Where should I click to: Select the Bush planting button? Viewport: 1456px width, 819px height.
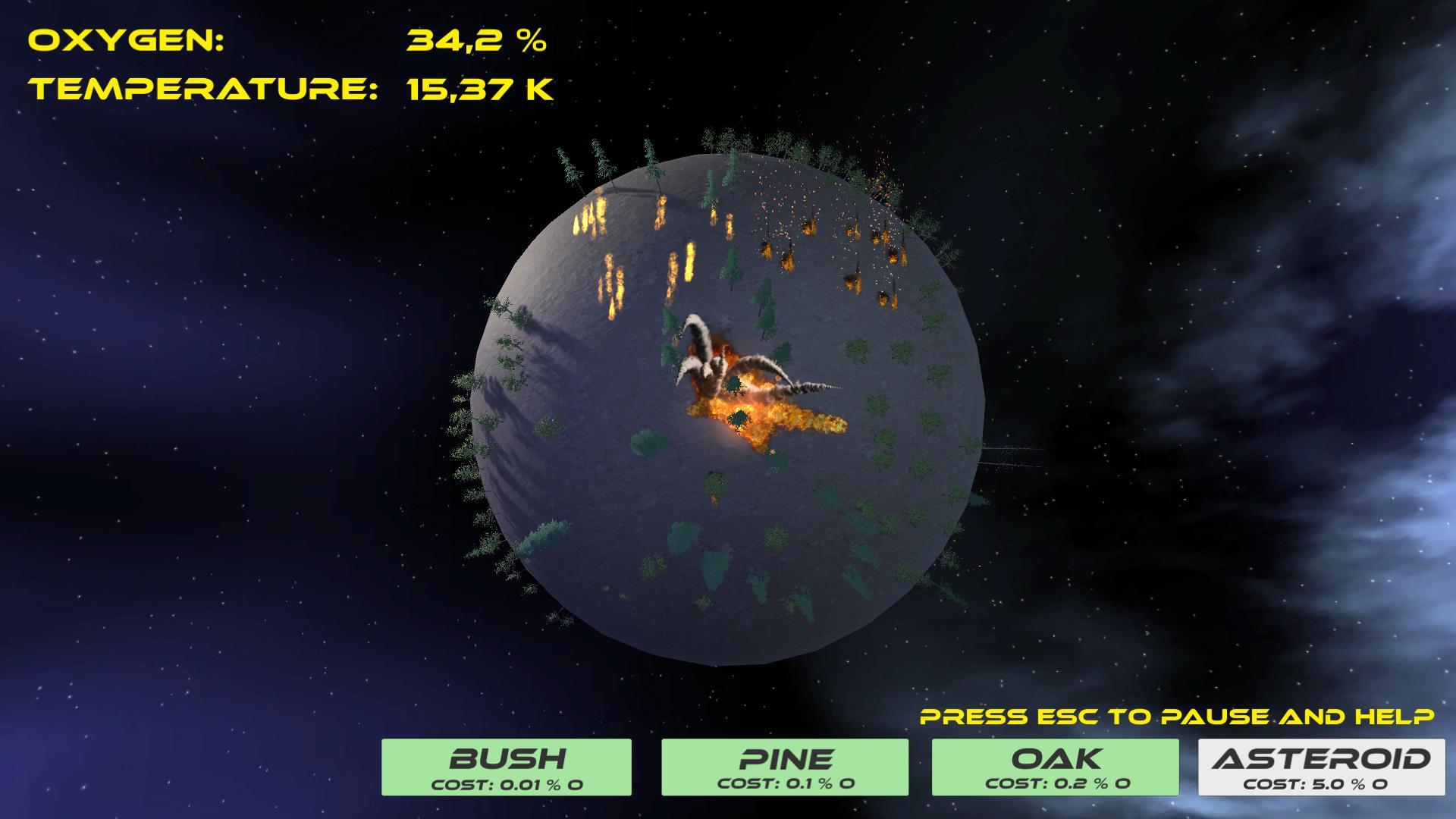coord(506,767)
